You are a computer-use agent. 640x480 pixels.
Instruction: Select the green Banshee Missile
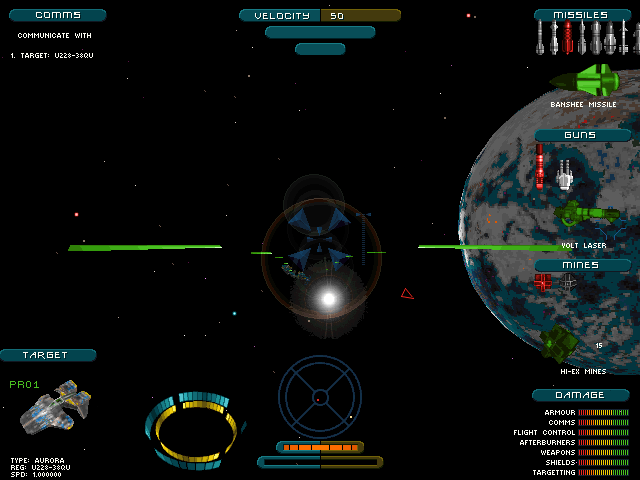tap(585, 80)
